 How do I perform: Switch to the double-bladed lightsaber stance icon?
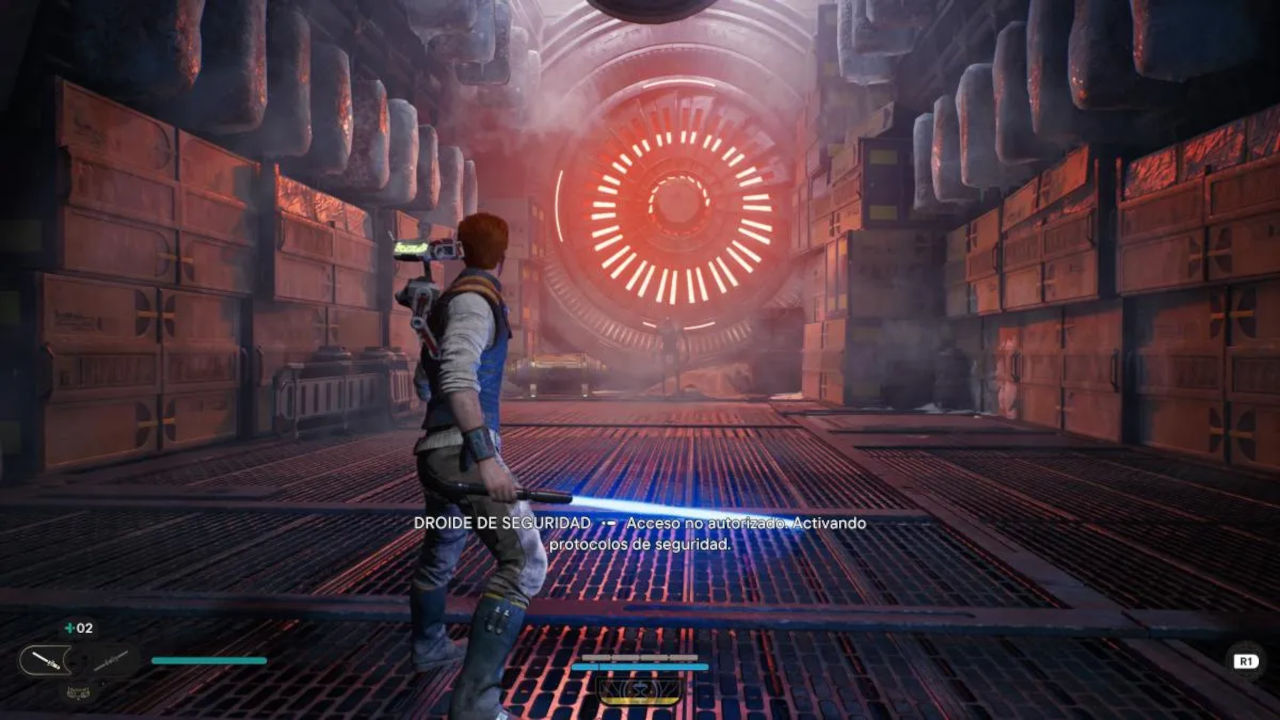[x=113, y=659]
